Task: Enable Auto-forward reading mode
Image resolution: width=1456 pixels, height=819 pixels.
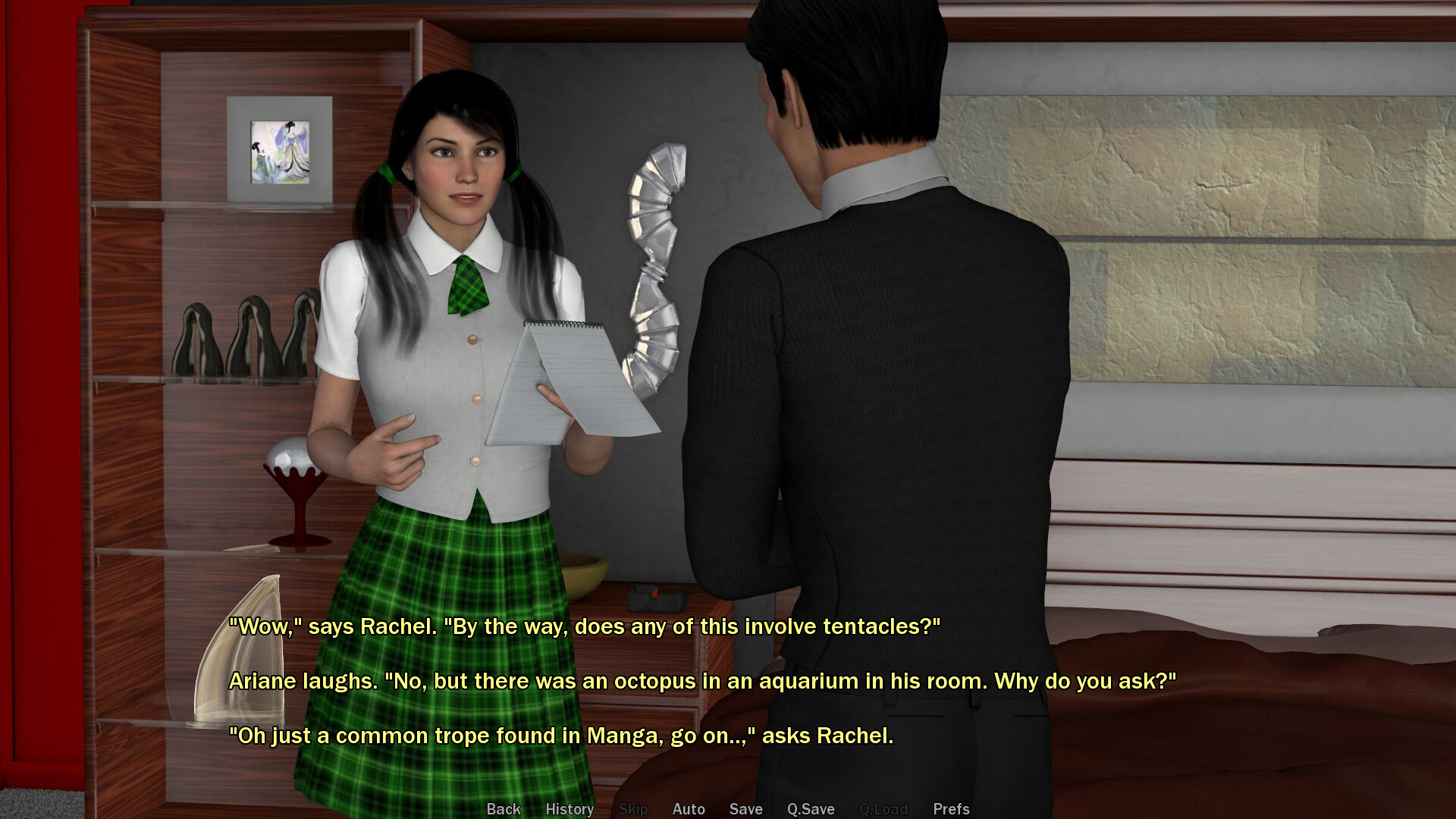Action: click(x=688, y=808)
